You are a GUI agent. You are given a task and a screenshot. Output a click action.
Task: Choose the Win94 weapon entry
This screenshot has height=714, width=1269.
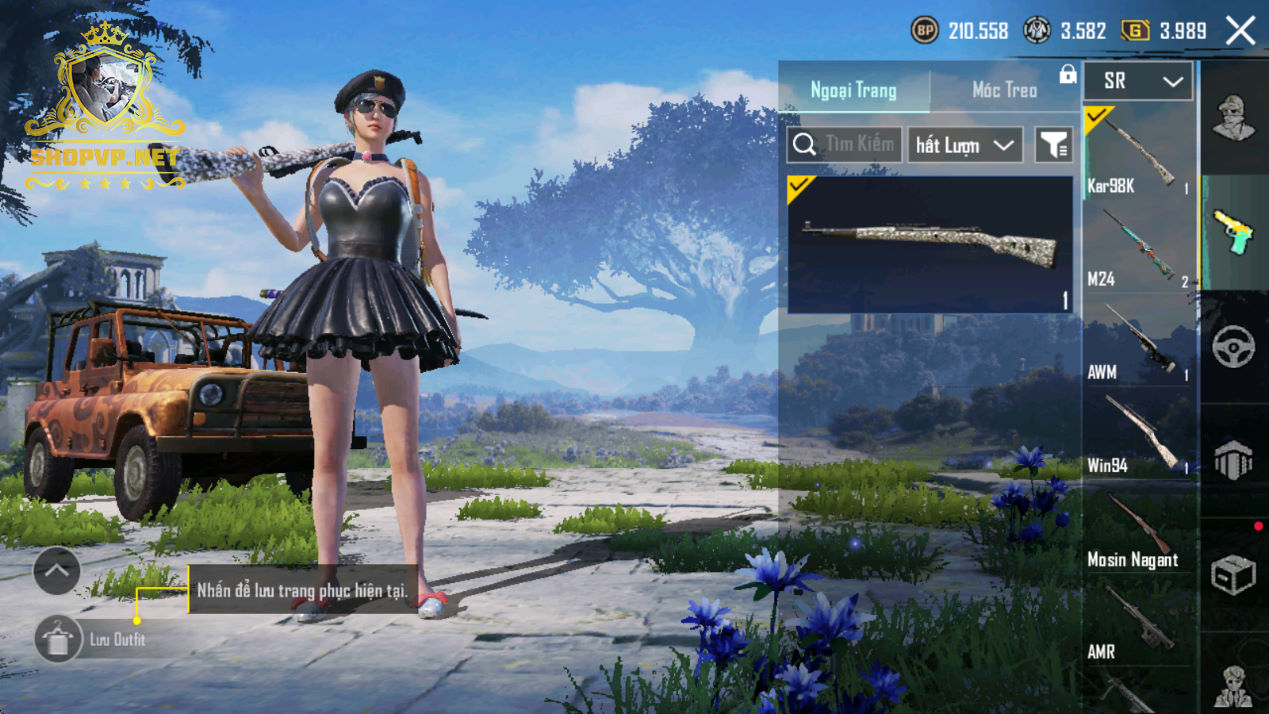pos(1139,435)
